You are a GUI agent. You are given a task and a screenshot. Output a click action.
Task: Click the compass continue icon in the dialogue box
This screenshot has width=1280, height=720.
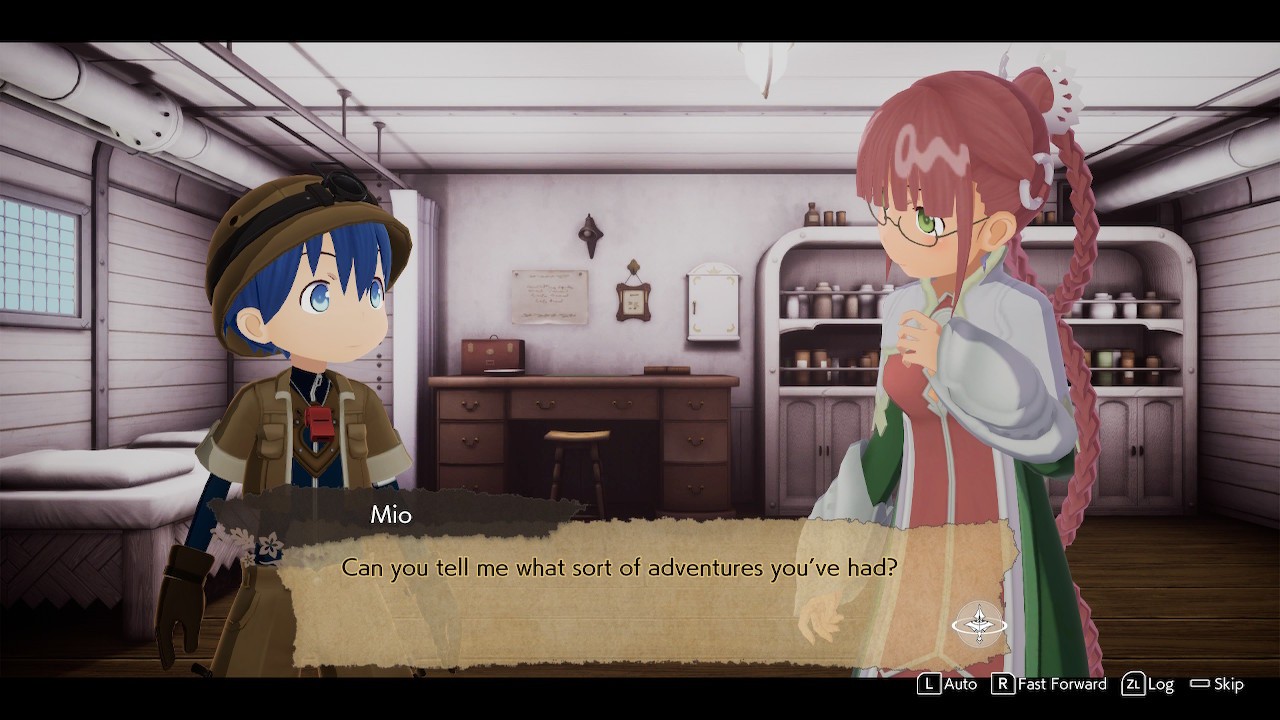point(979,625)
